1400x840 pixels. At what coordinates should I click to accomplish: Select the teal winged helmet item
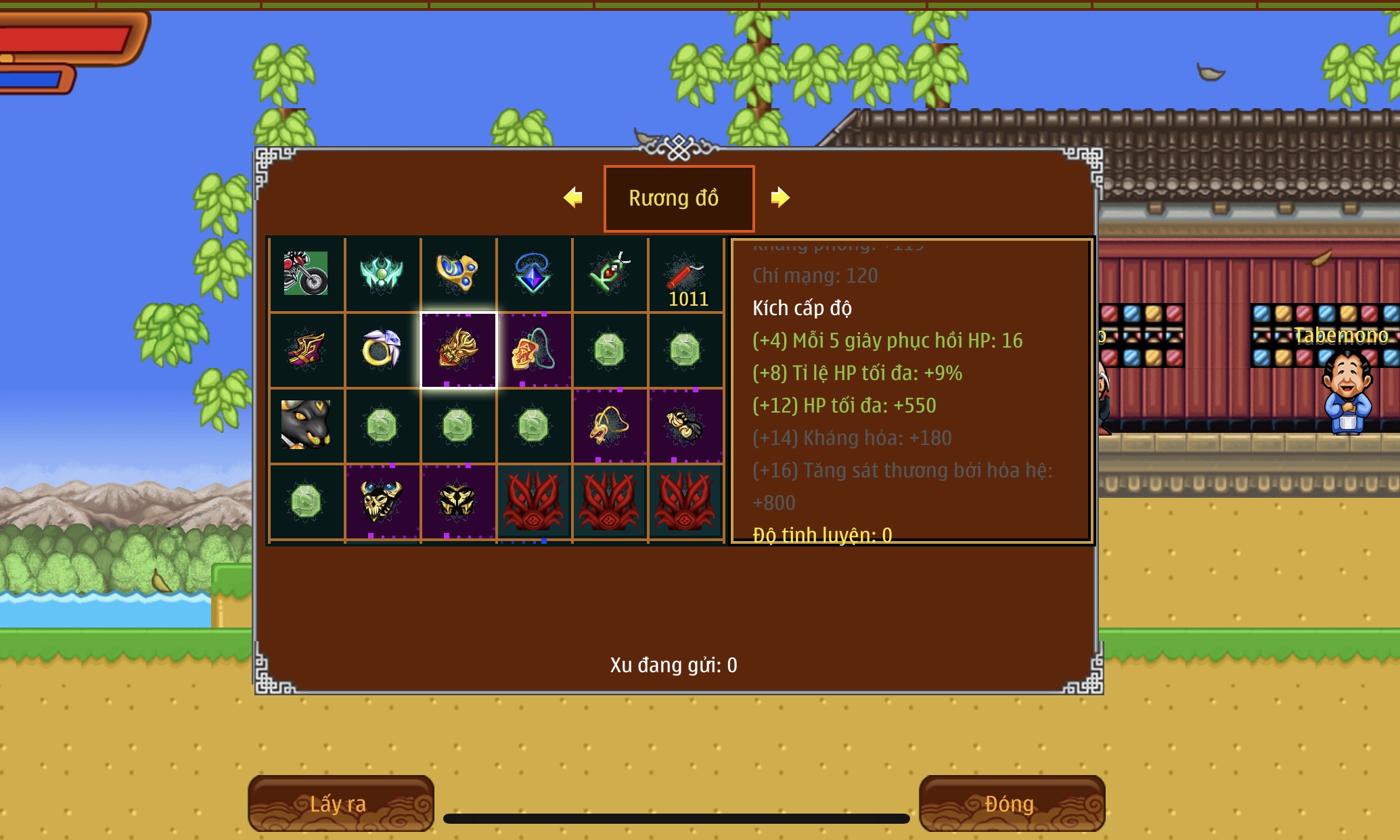(x=382, y=274)
